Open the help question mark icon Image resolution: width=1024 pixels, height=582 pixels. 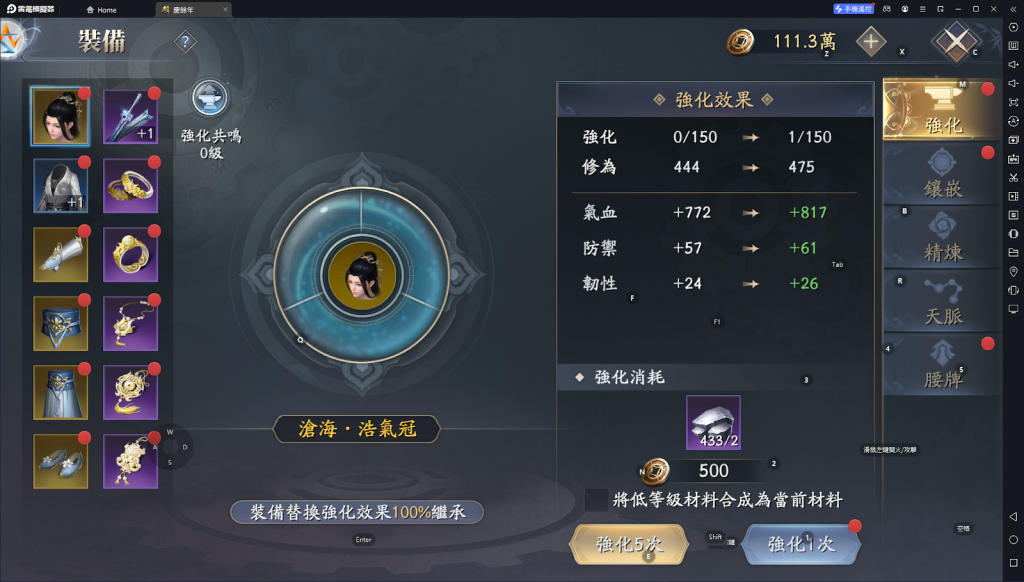[x=185, y=42]
